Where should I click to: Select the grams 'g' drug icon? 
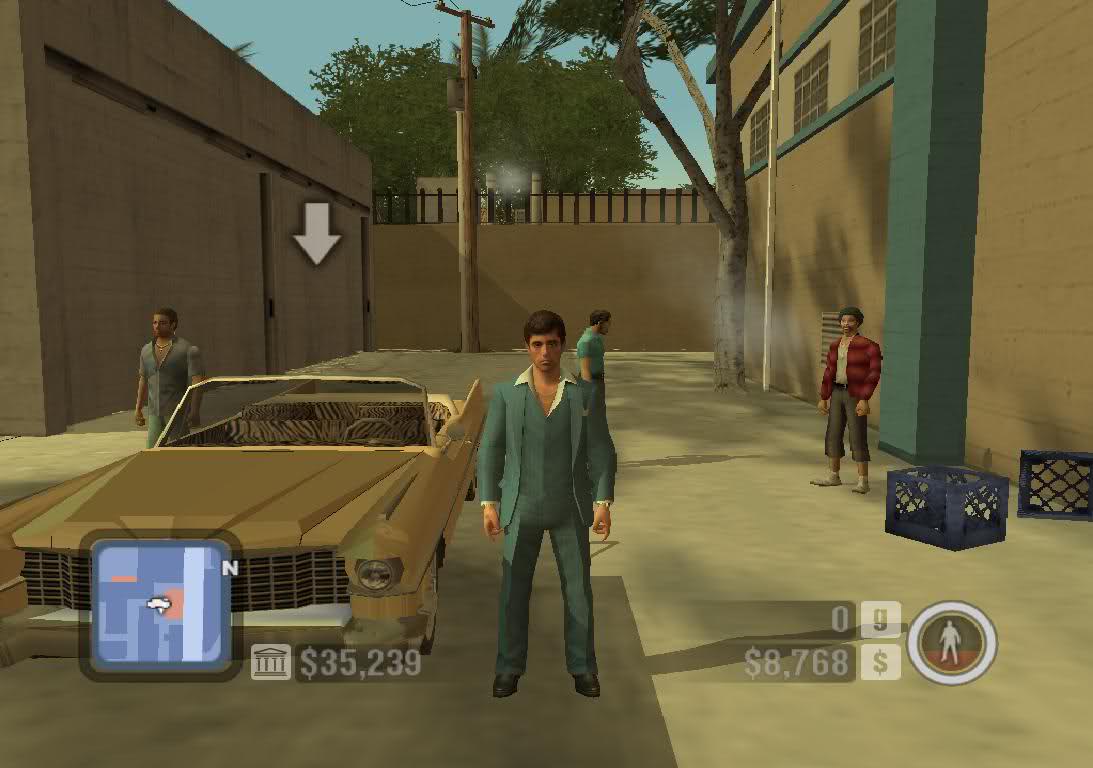point(881,620)
